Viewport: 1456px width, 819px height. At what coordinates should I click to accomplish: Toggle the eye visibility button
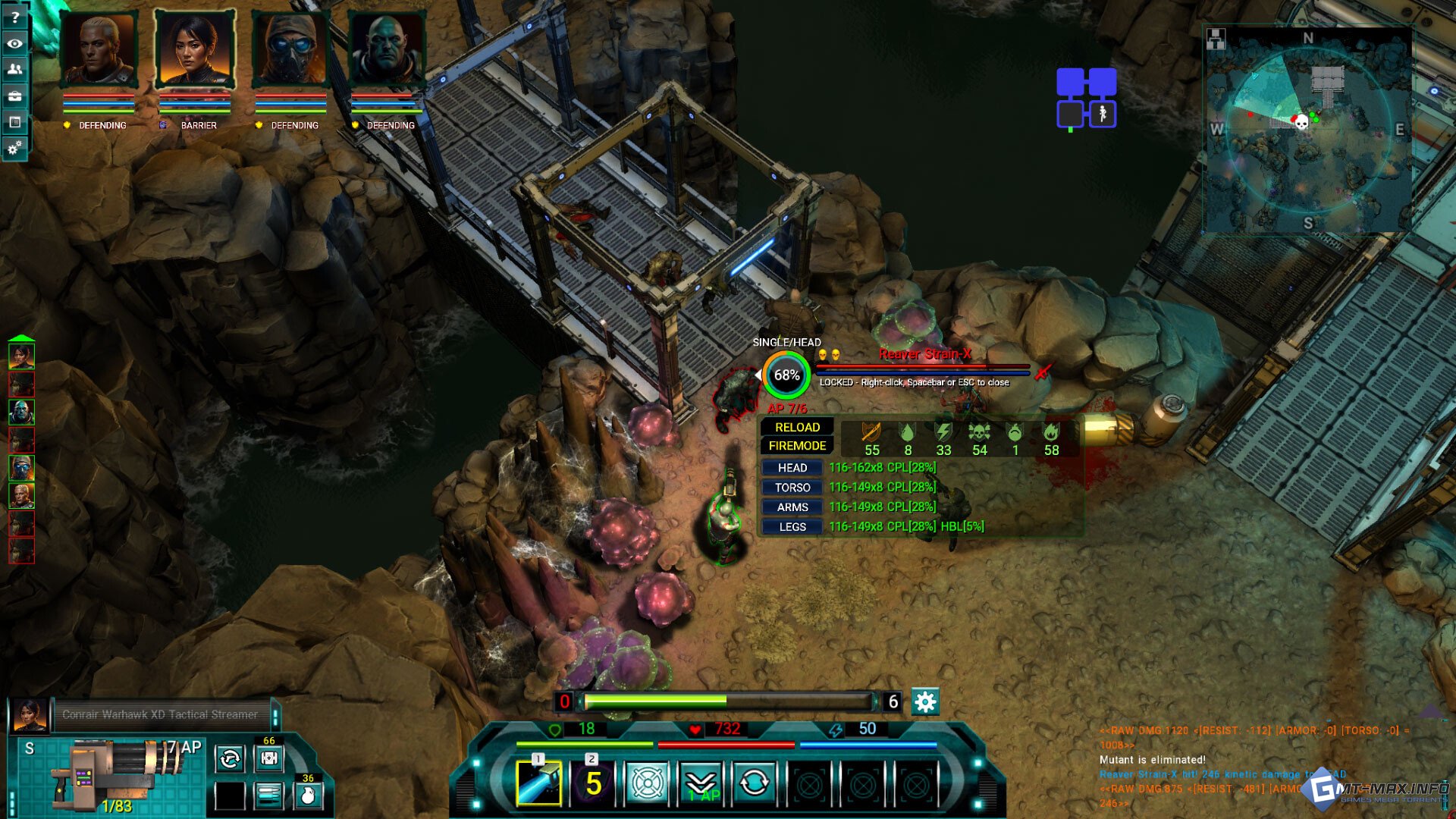click(x=14, y=44)
